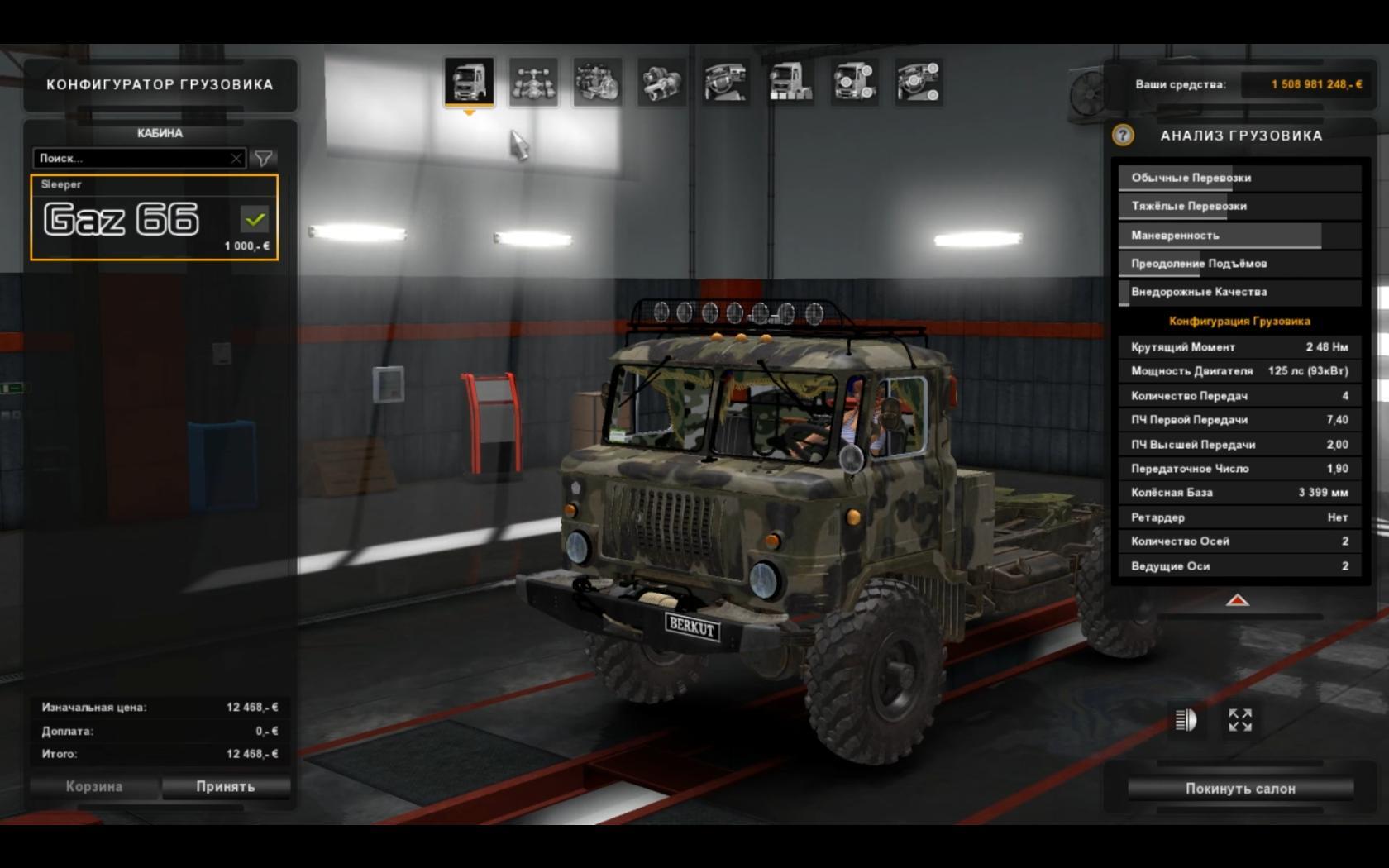
Task: Open the filter funnel options
Action: tap(264, 158)
